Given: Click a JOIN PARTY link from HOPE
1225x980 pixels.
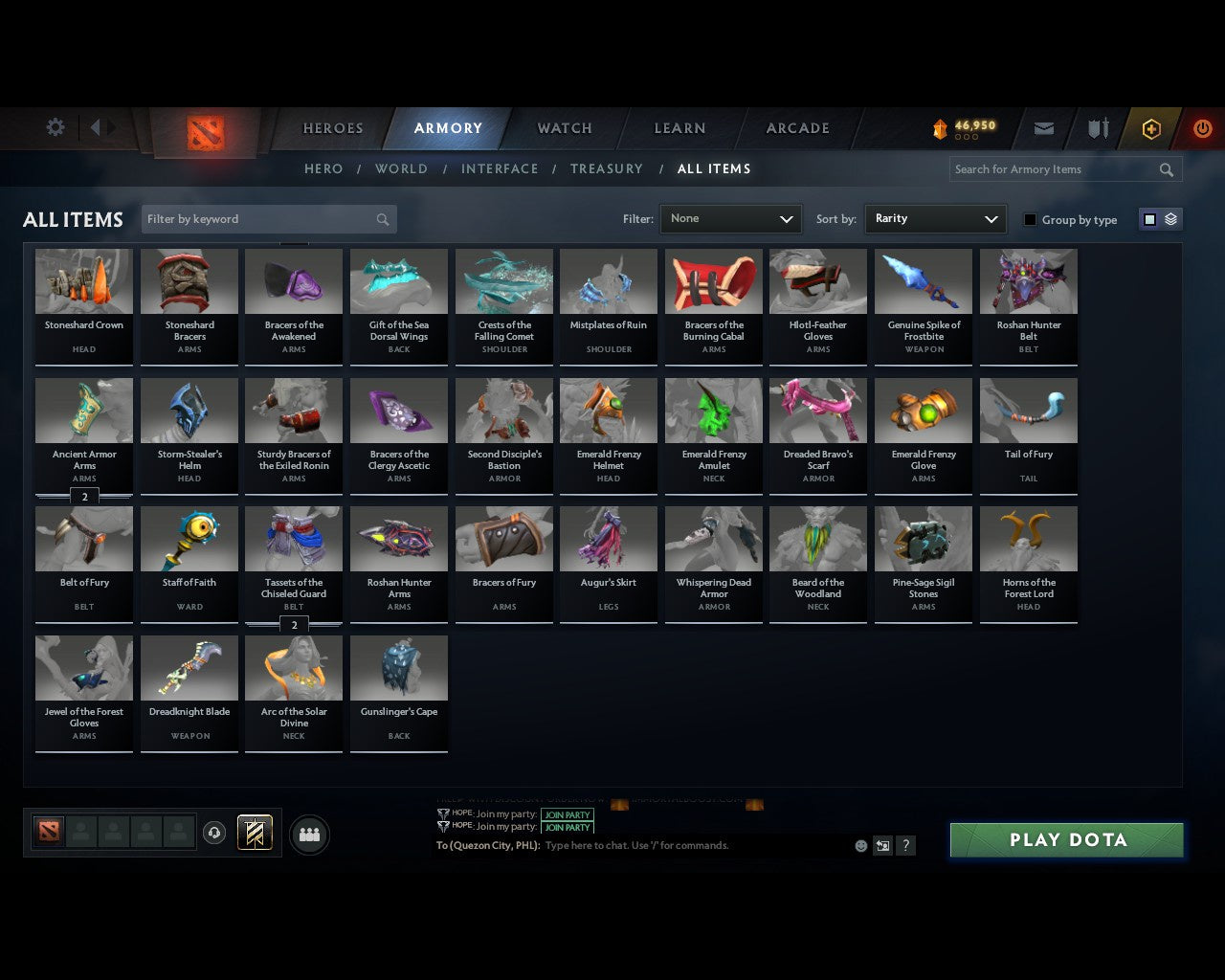Looking at the screenshot, I should tap(568, 814).
